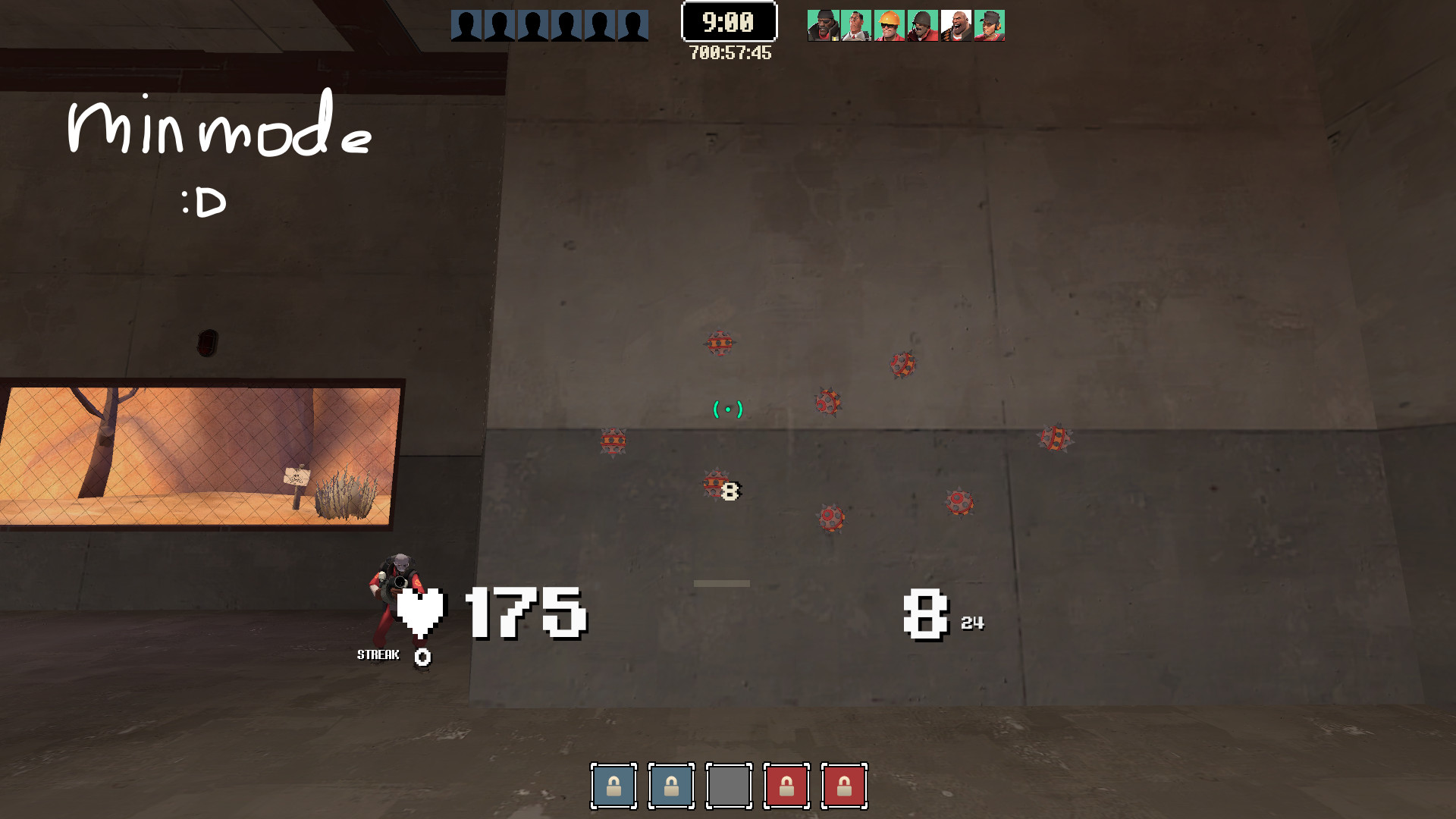
Task: Select the Soldier class portrait
Action: click(920, 24)
